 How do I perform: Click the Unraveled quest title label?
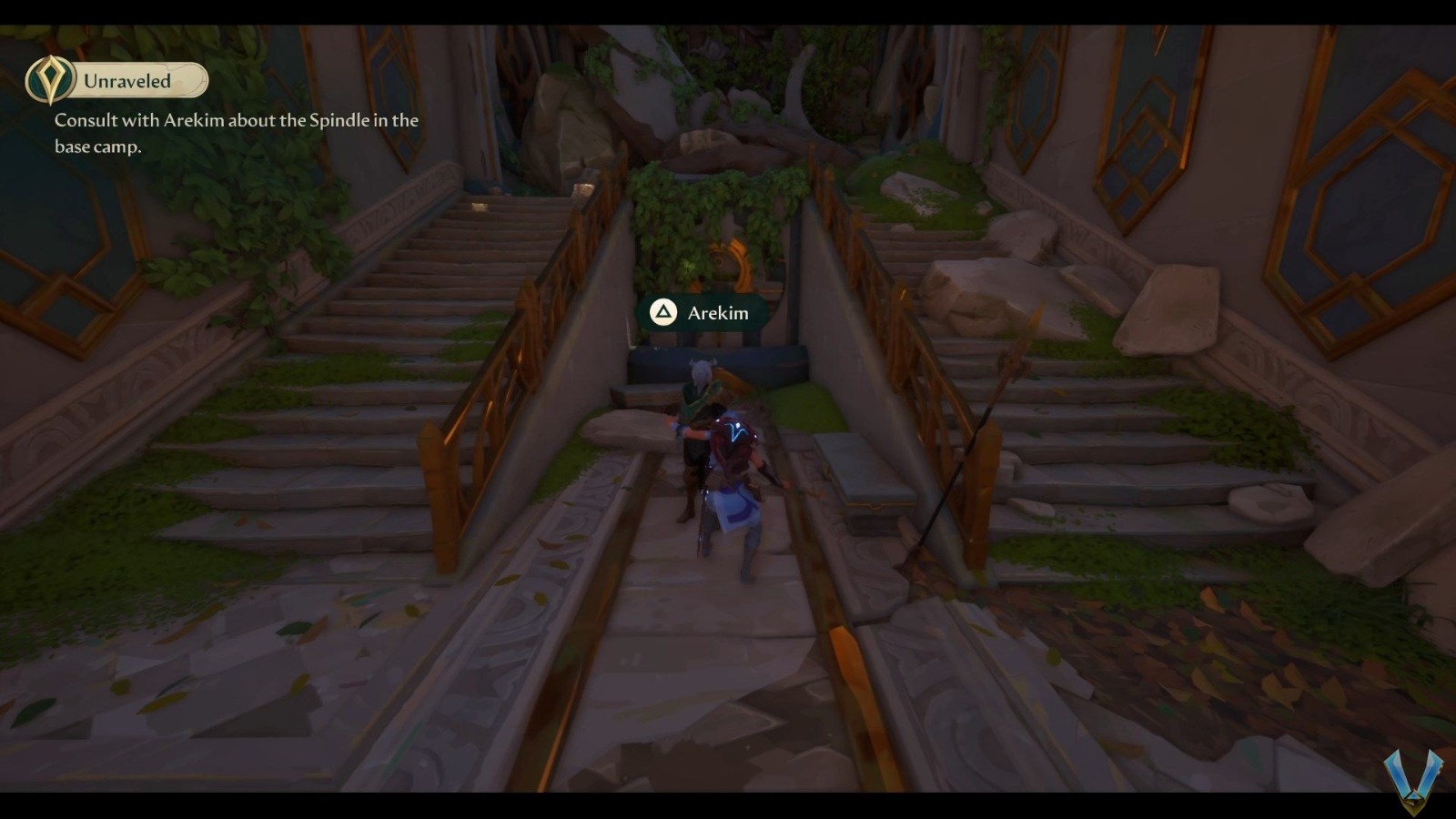(126, 80)
